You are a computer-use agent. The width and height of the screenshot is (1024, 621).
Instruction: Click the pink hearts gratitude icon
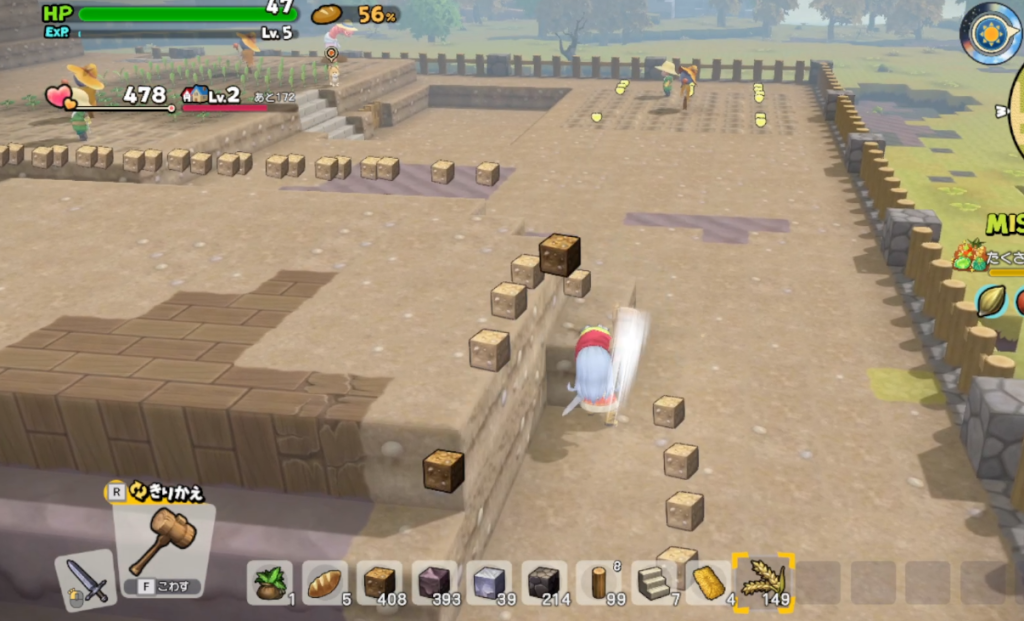(x=59, y=96)
